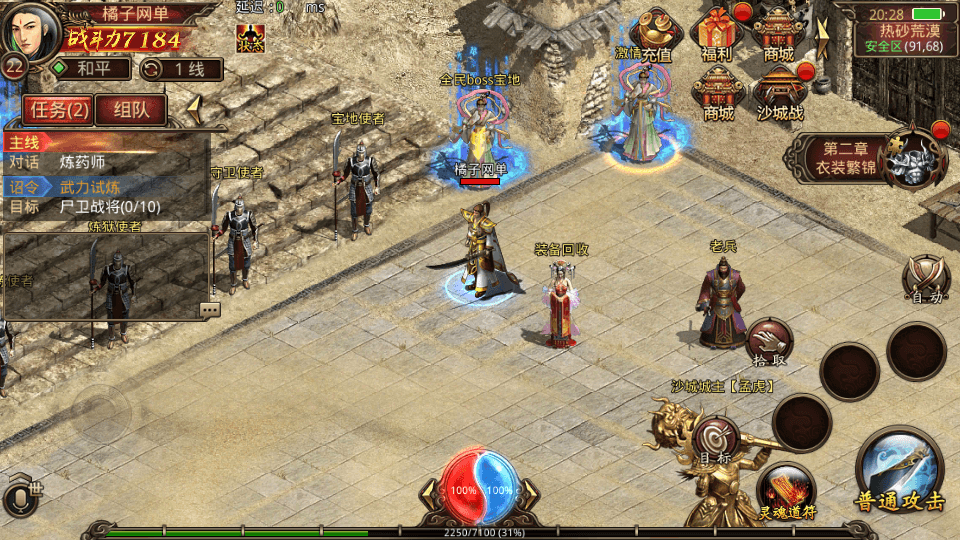The image size is (960, 540).
Task: Open the 福利 gift box rewards
Action: (x=718, y=35)
